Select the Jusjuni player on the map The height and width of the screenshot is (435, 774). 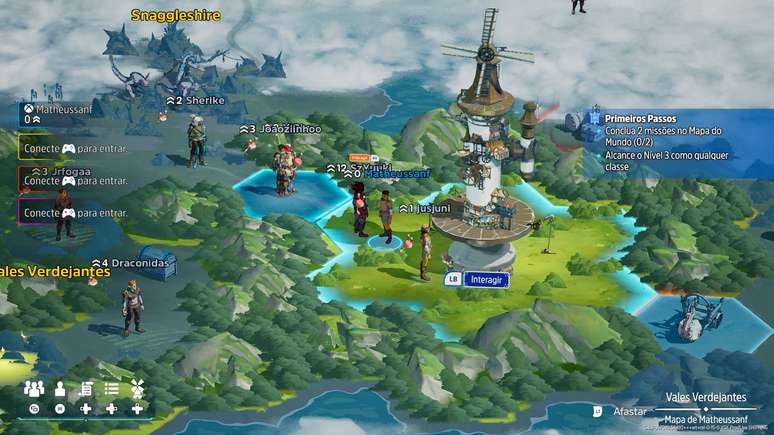pos(424,250)
